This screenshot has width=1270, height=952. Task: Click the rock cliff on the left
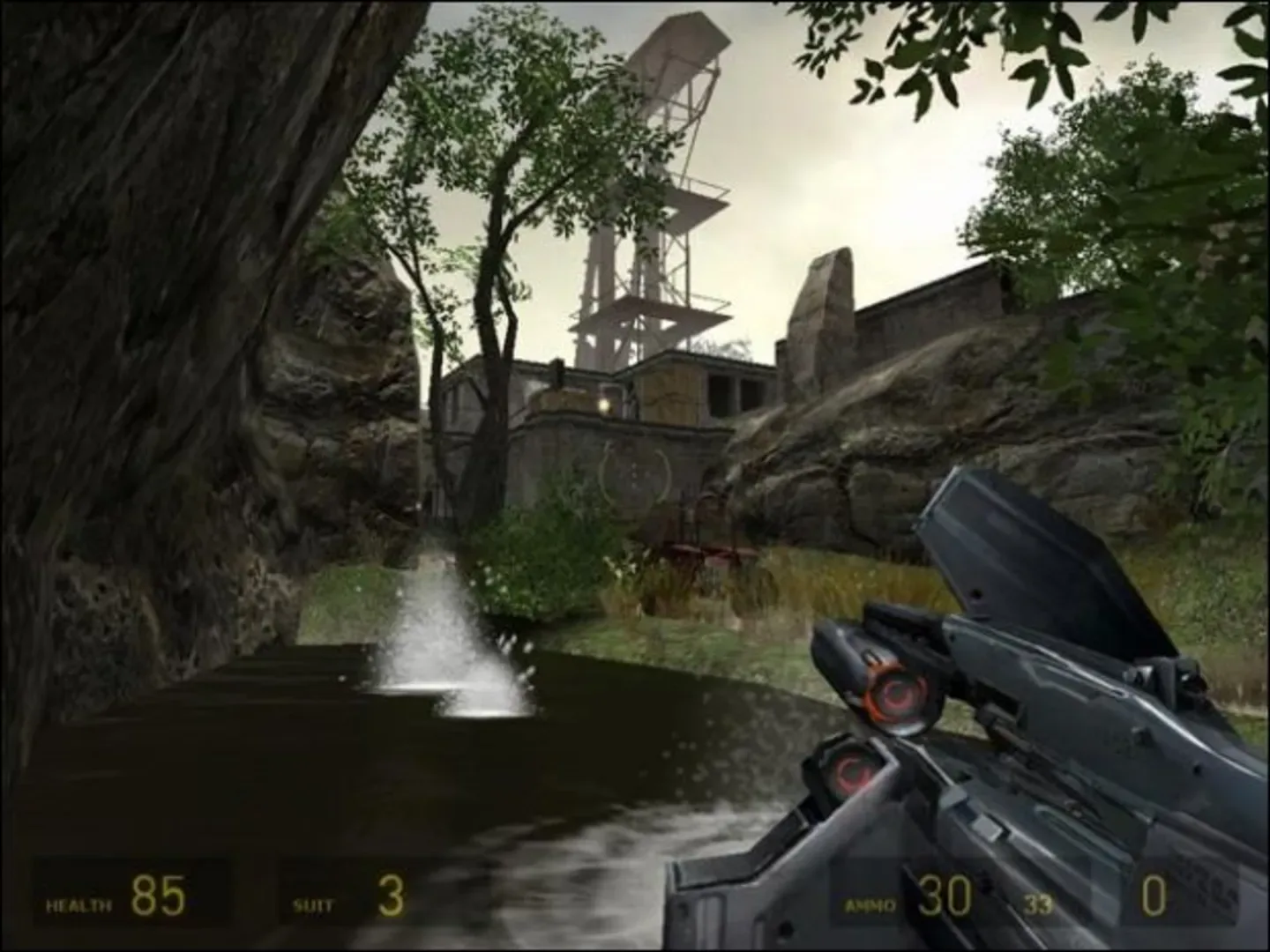point(141,353)
